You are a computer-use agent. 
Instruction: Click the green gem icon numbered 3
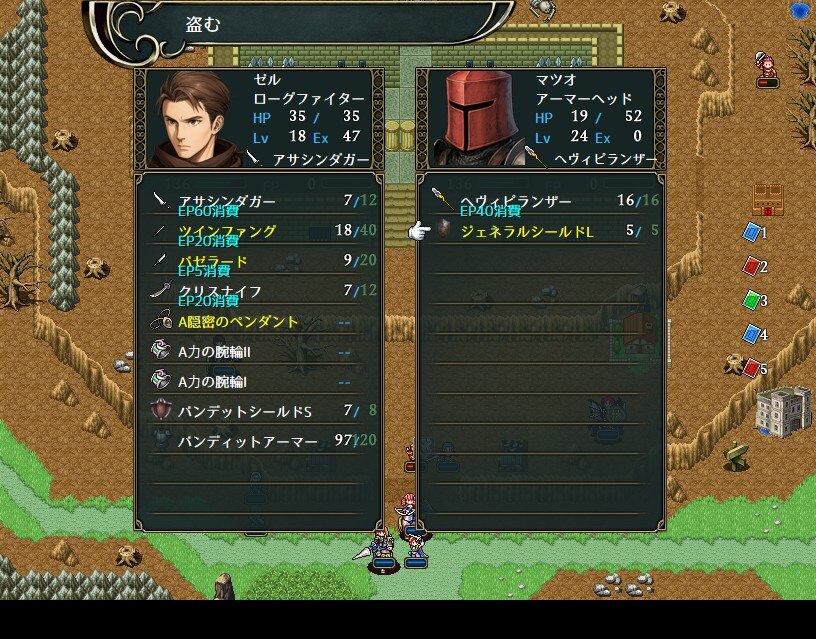751,301
